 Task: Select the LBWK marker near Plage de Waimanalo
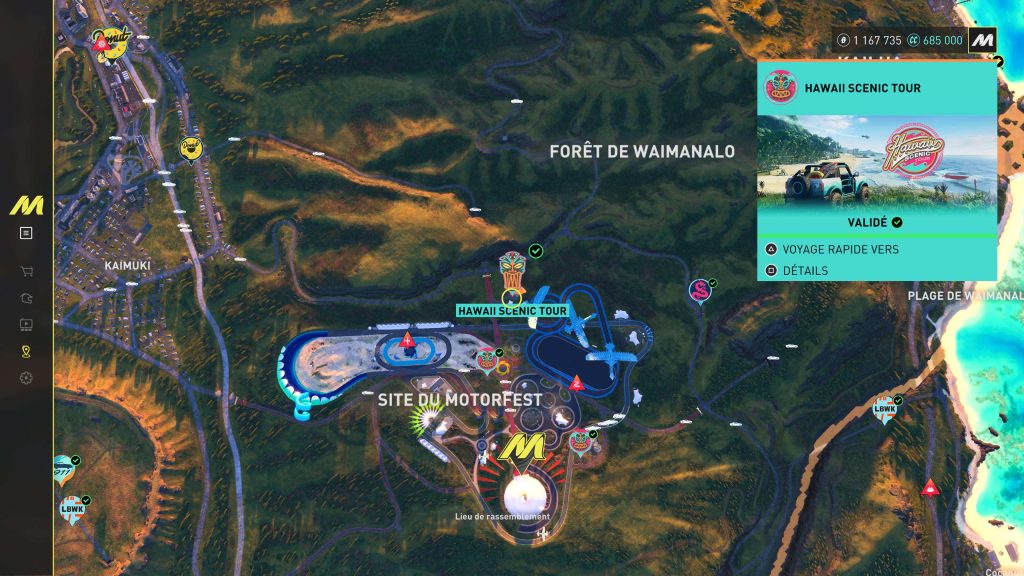click(884, 408)
